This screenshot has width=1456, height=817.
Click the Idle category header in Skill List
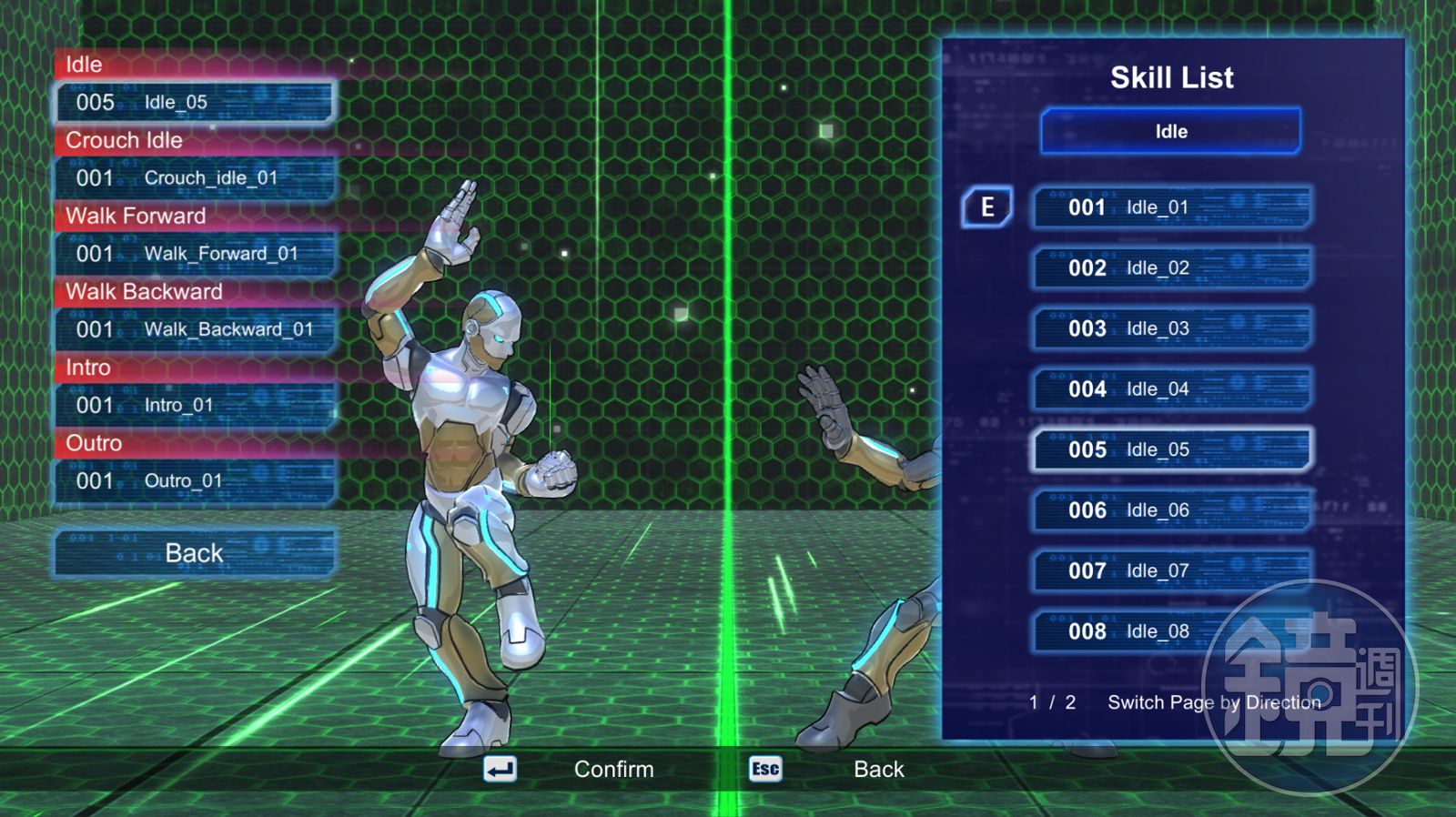point(1171,132)
